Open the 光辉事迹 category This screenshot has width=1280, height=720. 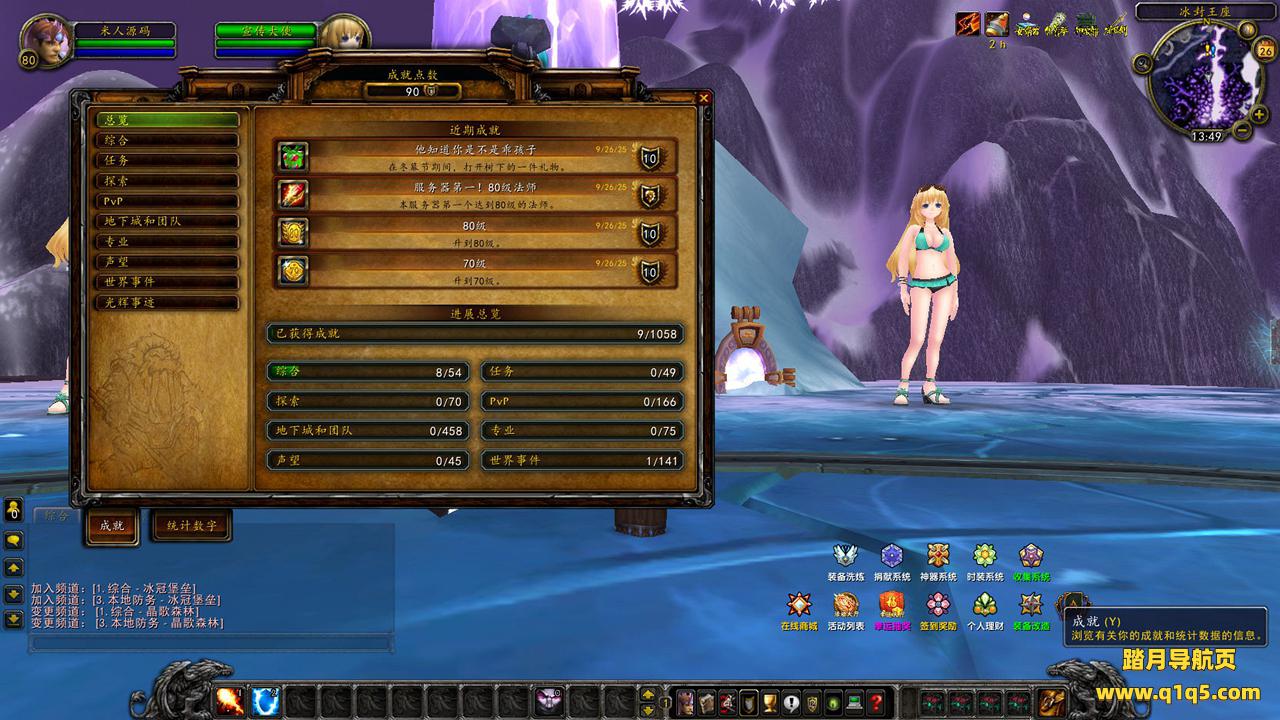coord(167,302)
